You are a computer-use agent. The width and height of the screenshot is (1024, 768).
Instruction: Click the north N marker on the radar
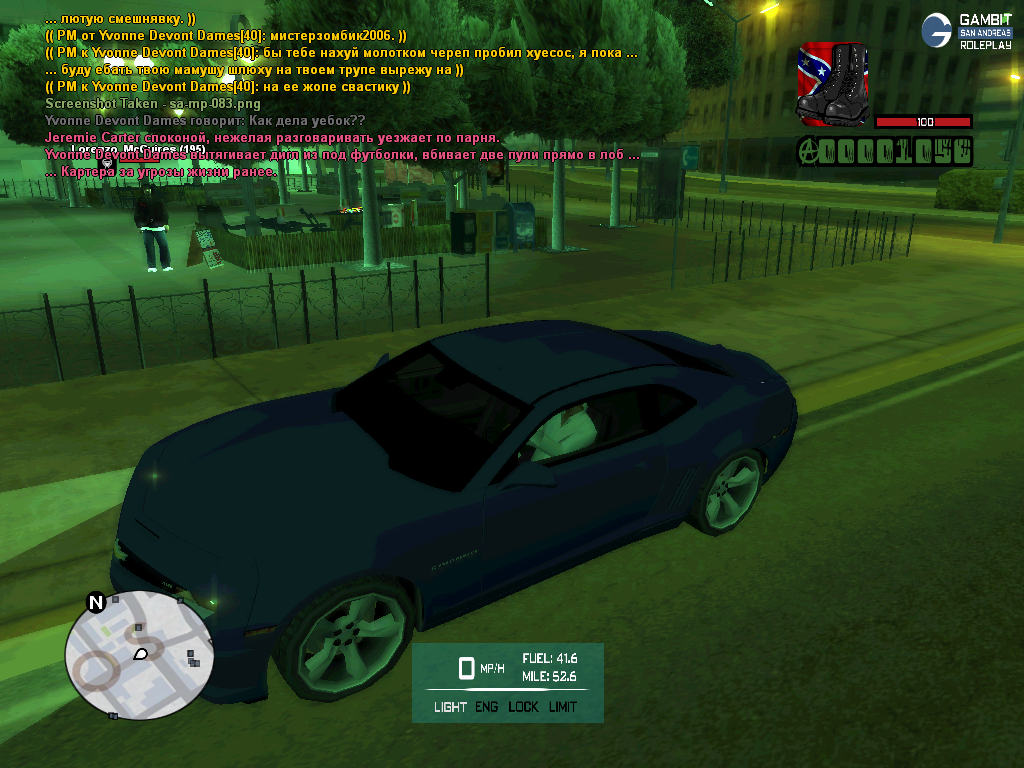(96, 602)
